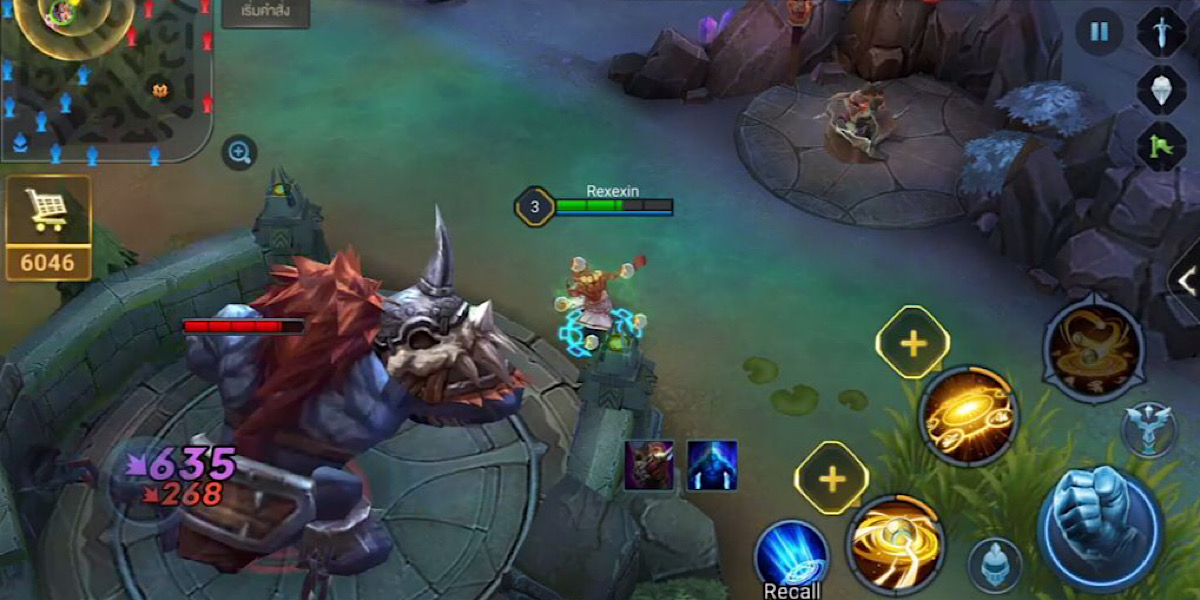This screenshot has height=600, width=1200.
Task: Upgrade the skill with the lower plus button
Action: [x=831, y=478]
